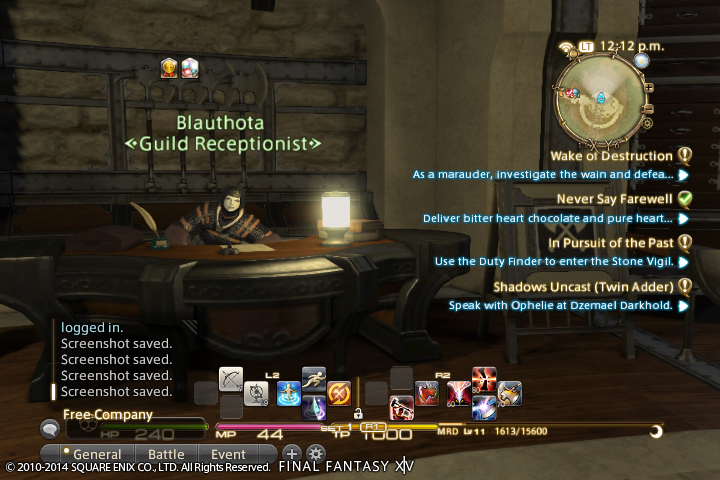720x480 pixels.
Task: Activate the blue glowing figure ability
Action: pos(289,393)
